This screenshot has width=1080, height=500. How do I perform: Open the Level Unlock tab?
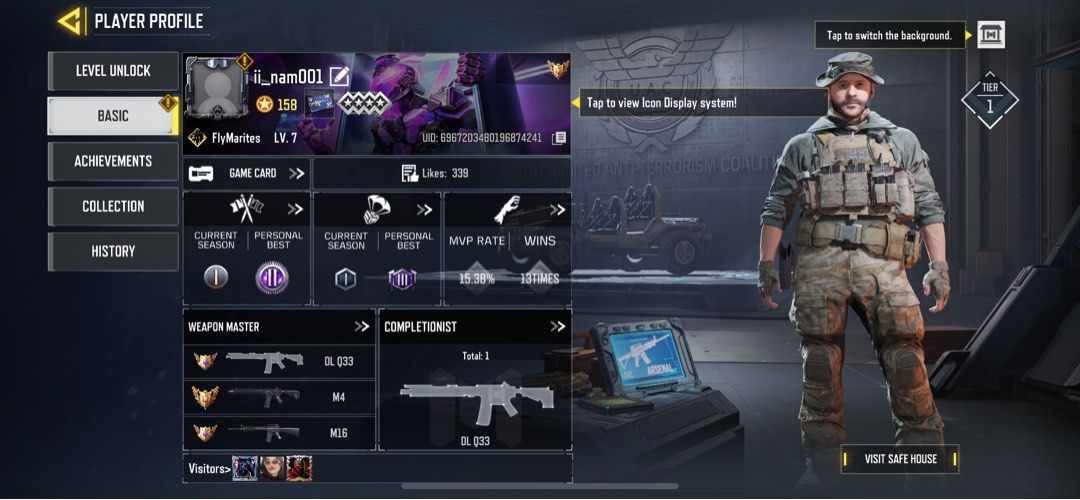113,71
